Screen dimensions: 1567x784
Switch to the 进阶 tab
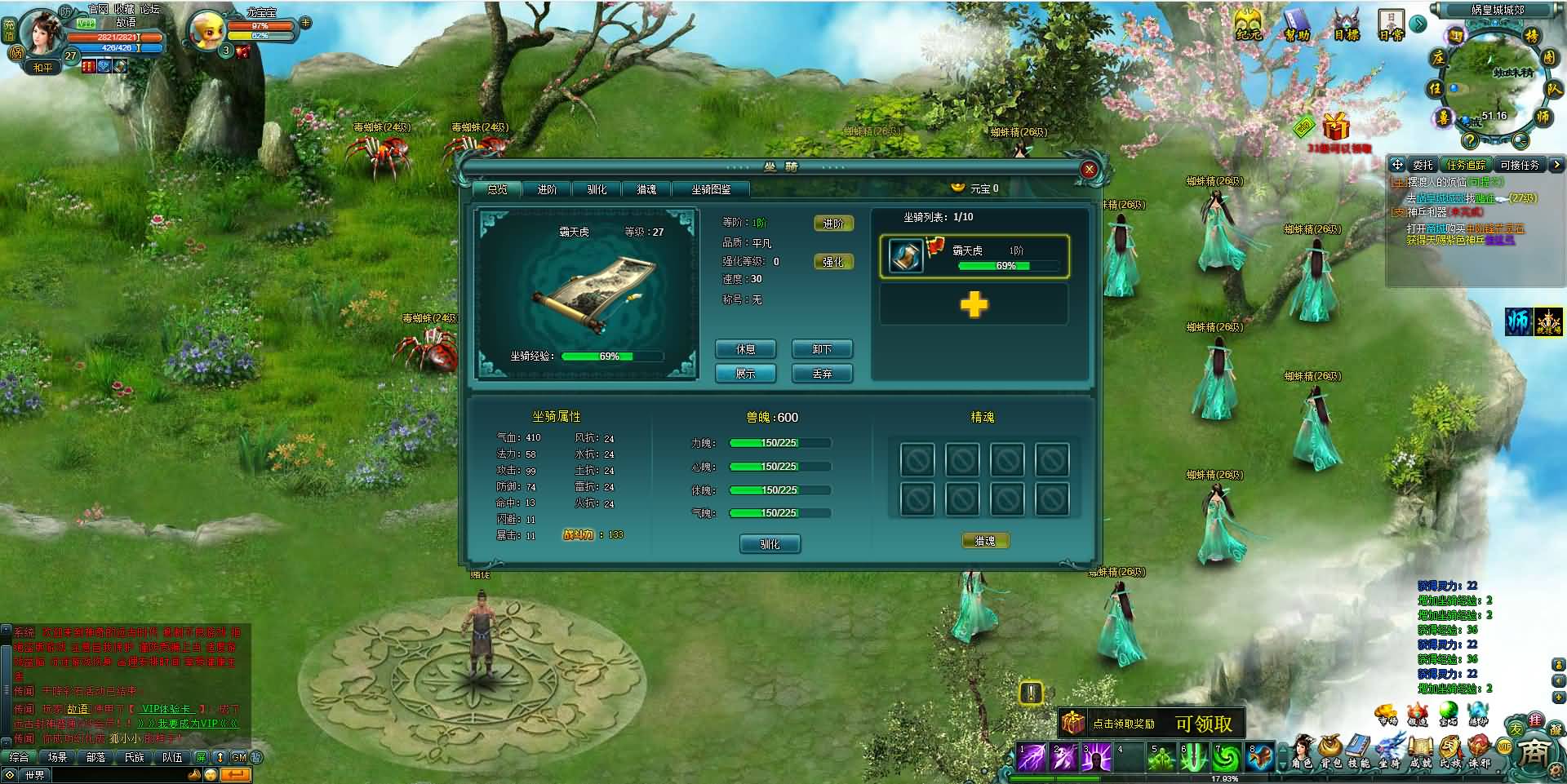click(x=547, y=189)
